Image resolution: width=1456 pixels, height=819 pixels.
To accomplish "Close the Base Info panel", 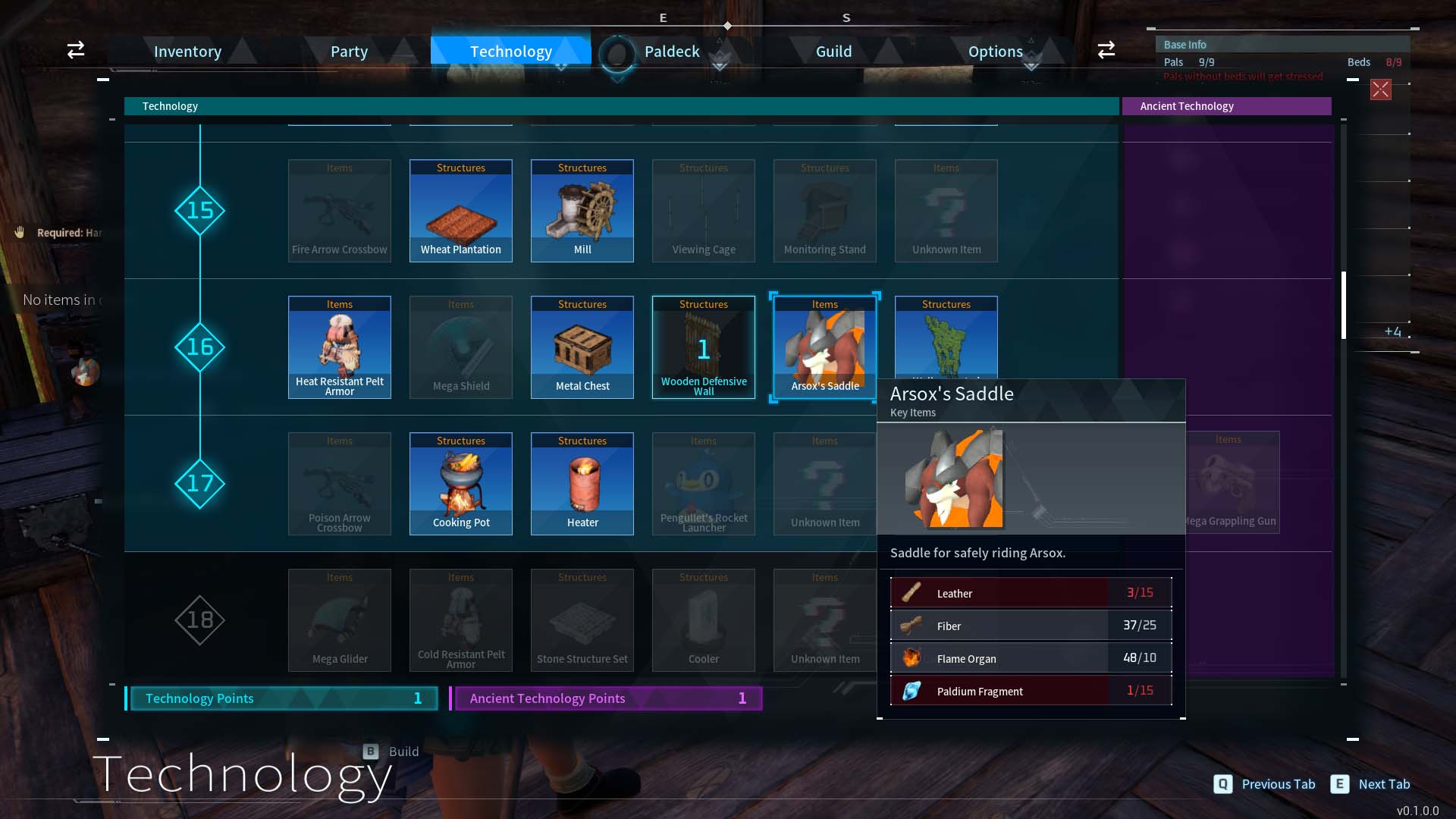I will (1381, 89).
